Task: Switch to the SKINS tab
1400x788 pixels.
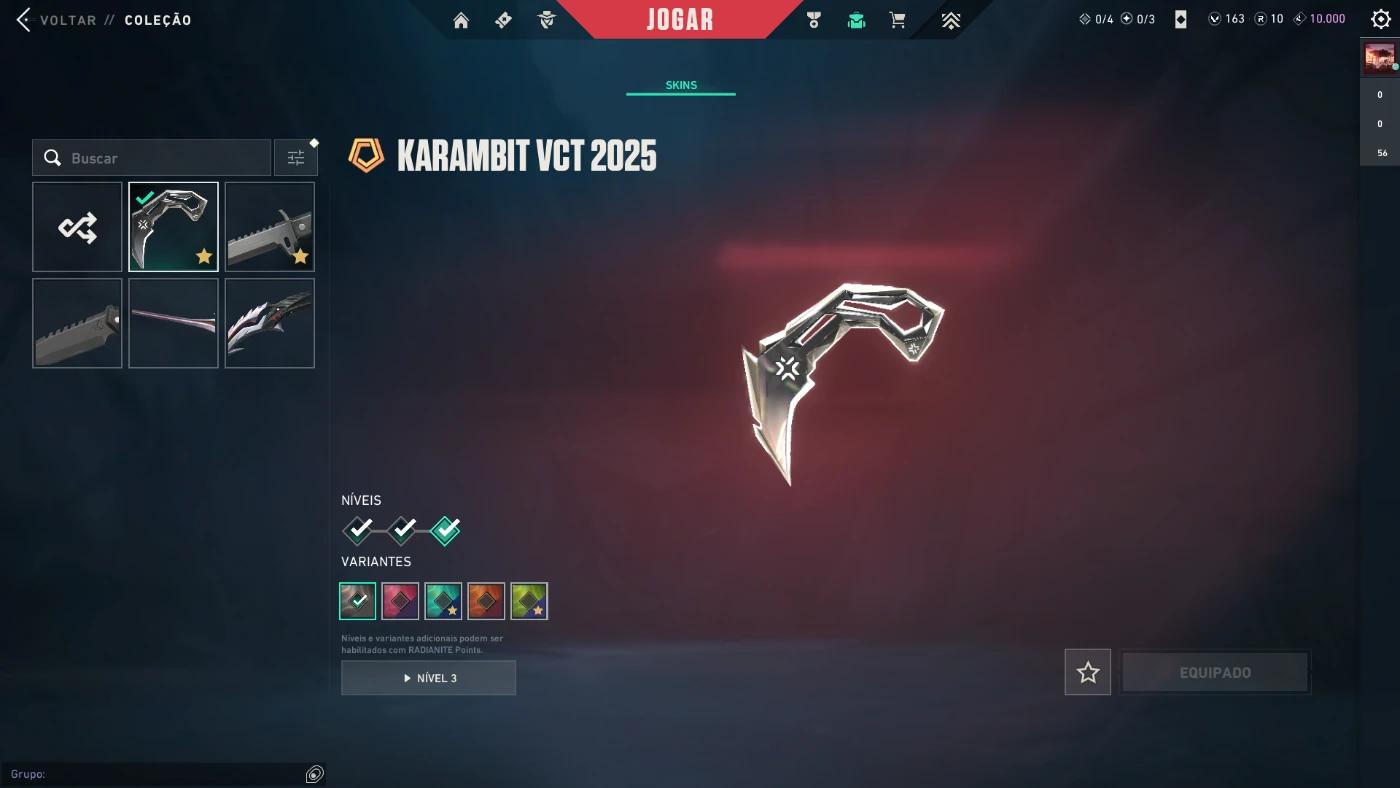Action: coord(681,85)
